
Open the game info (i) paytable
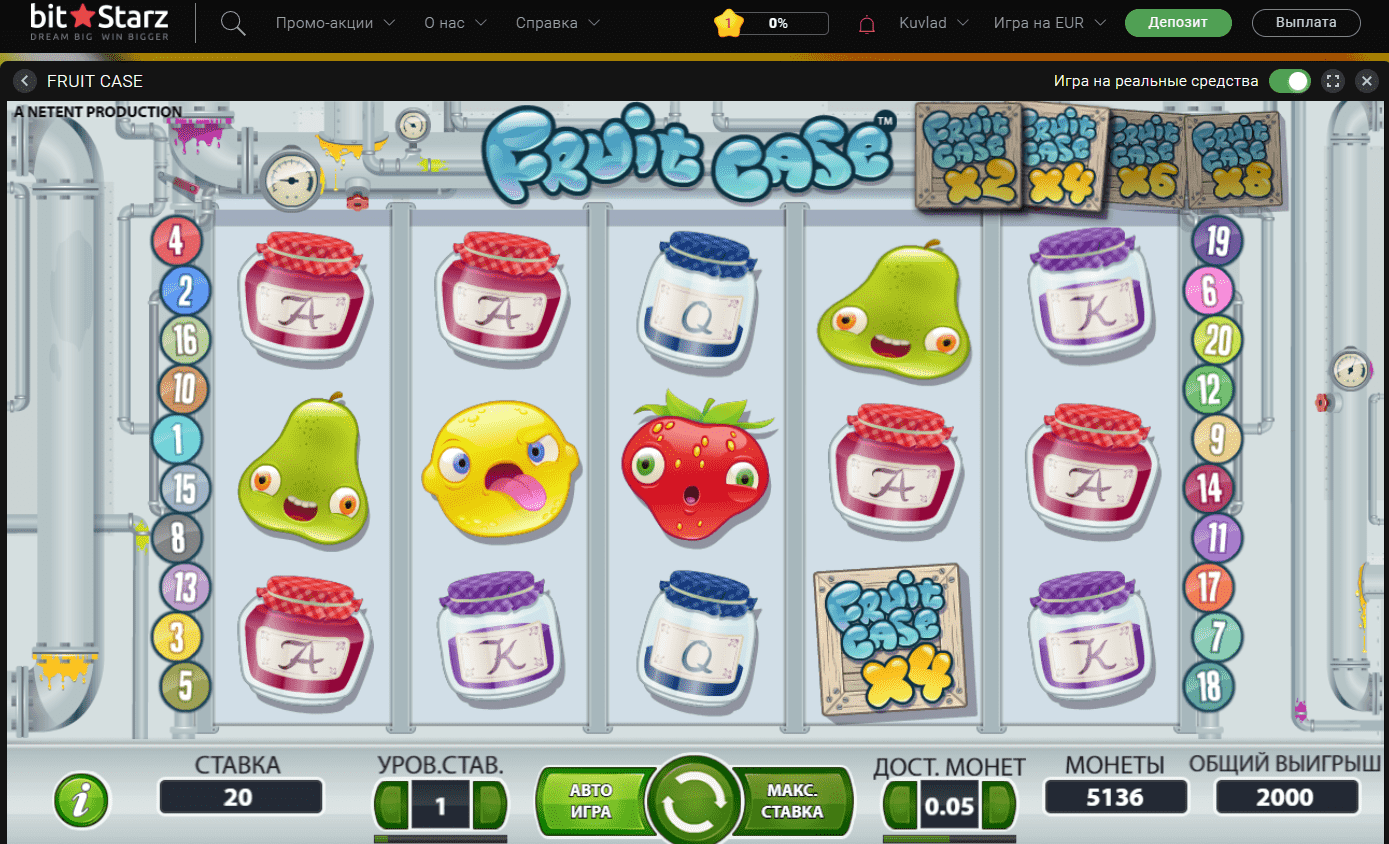point(81,800)
